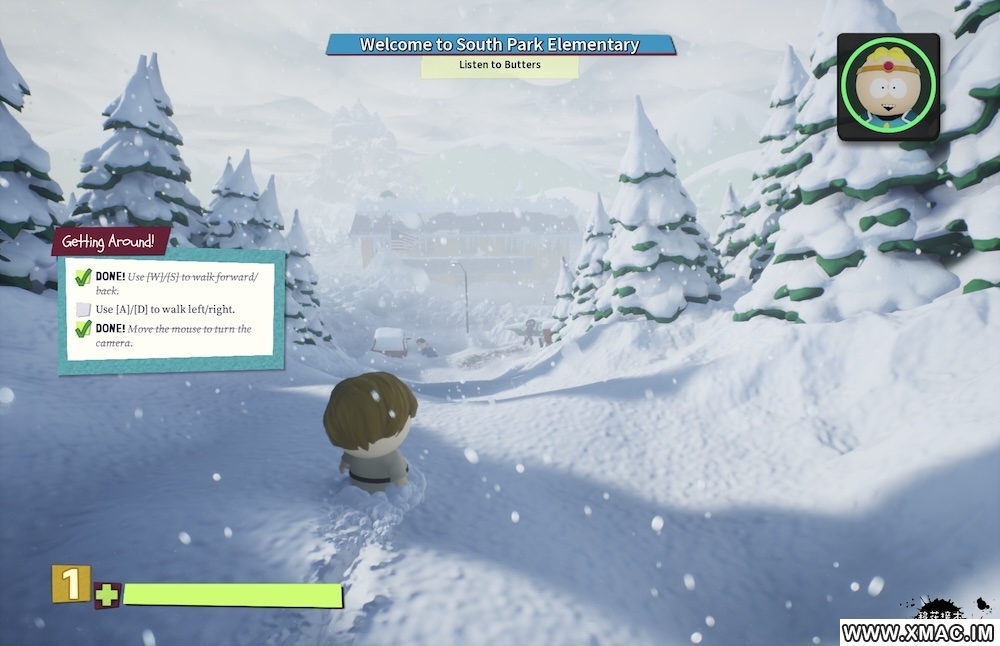Image resolution: width=1000 pixels, height=646 pixels.
Task: Click the Butters portrait icon
Action: pyautogui.click(x=888, y=86)
